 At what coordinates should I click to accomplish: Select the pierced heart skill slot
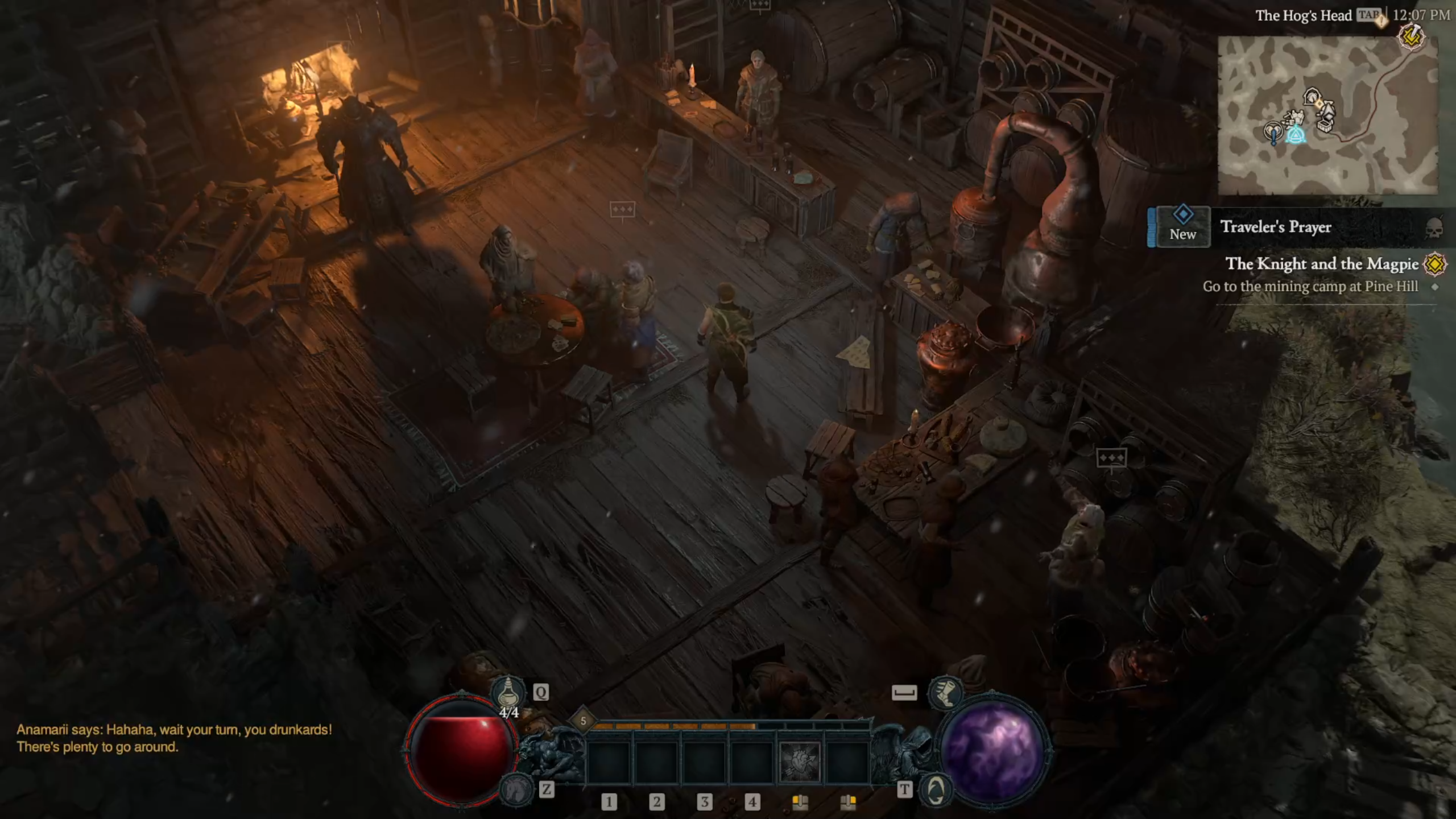pos(800,761)
